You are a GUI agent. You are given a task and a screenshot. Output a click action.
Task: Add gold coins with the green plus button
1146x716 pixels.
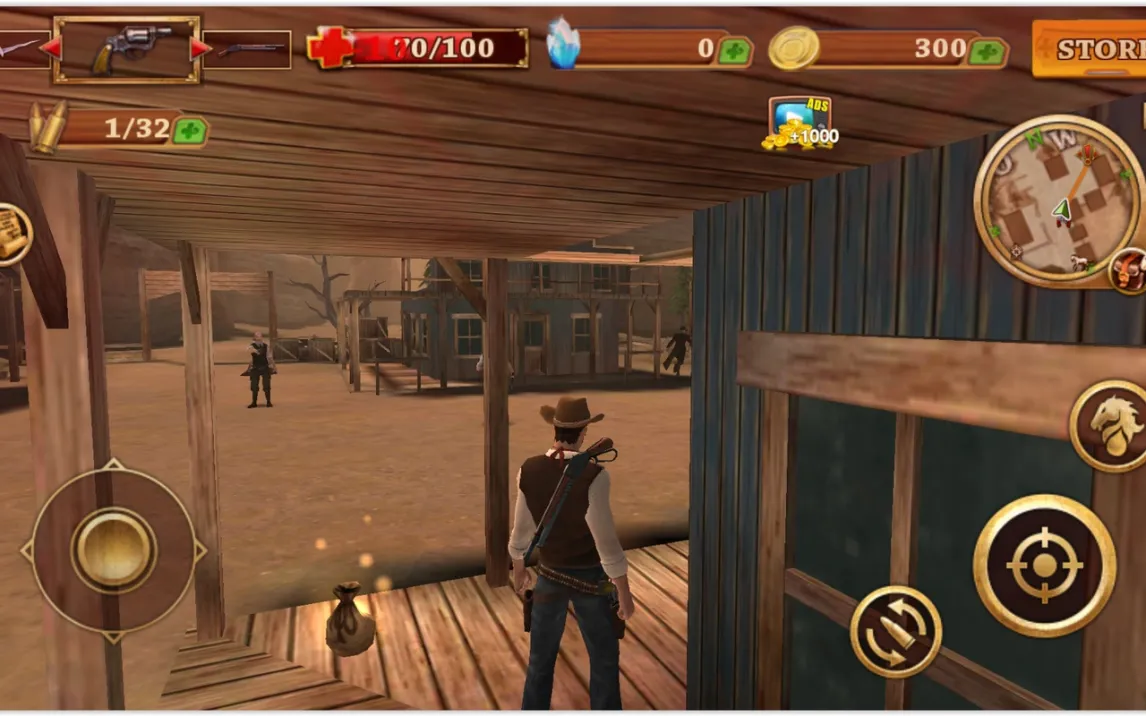point(987,51)
